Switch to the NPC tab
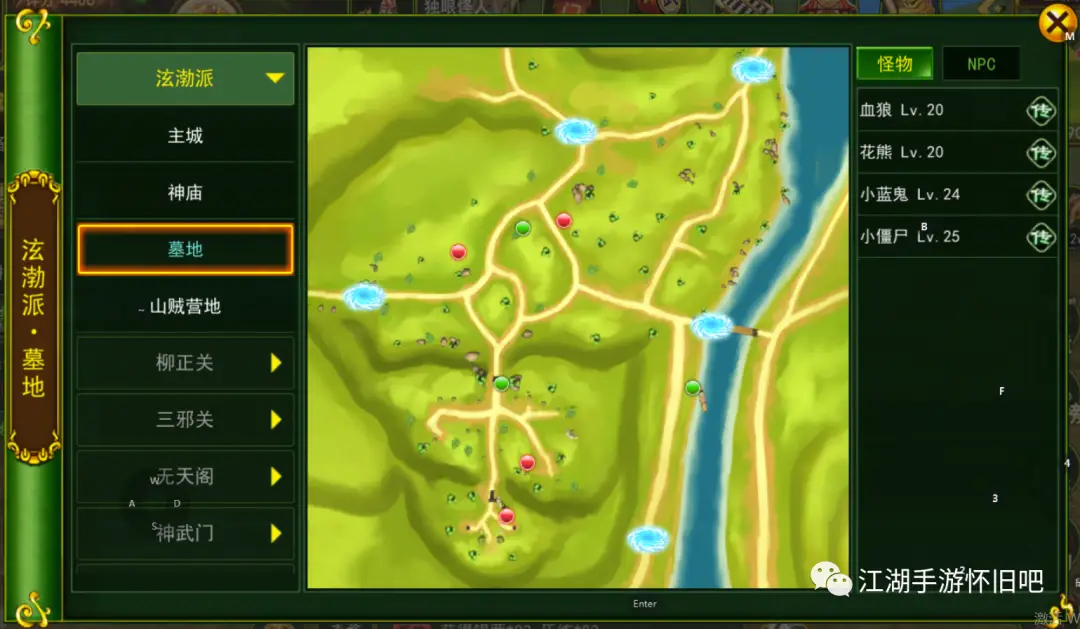The height and width of the screenshot is (629, 1080). point(981,64)
